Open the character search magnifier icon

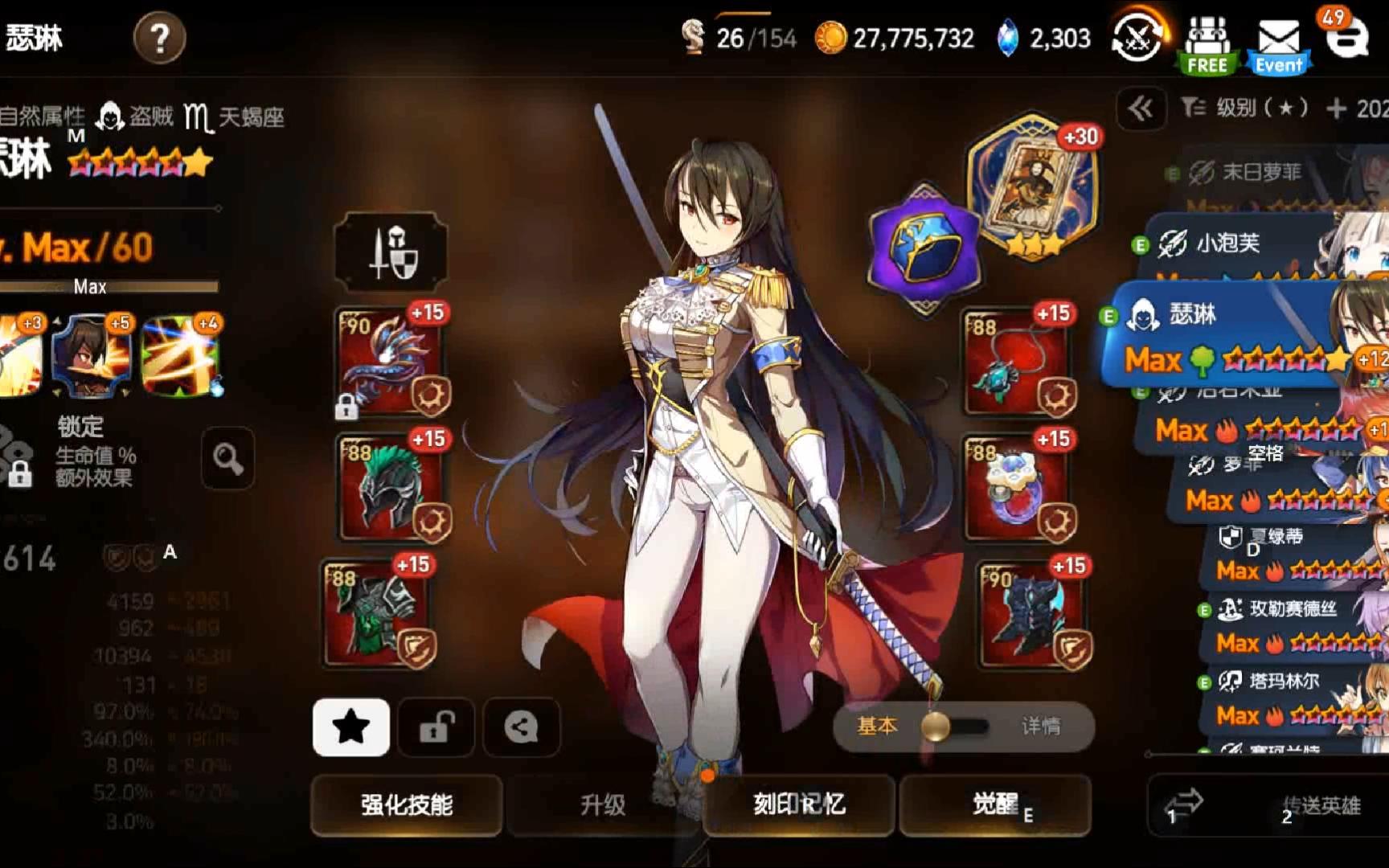tap(228, 458)
